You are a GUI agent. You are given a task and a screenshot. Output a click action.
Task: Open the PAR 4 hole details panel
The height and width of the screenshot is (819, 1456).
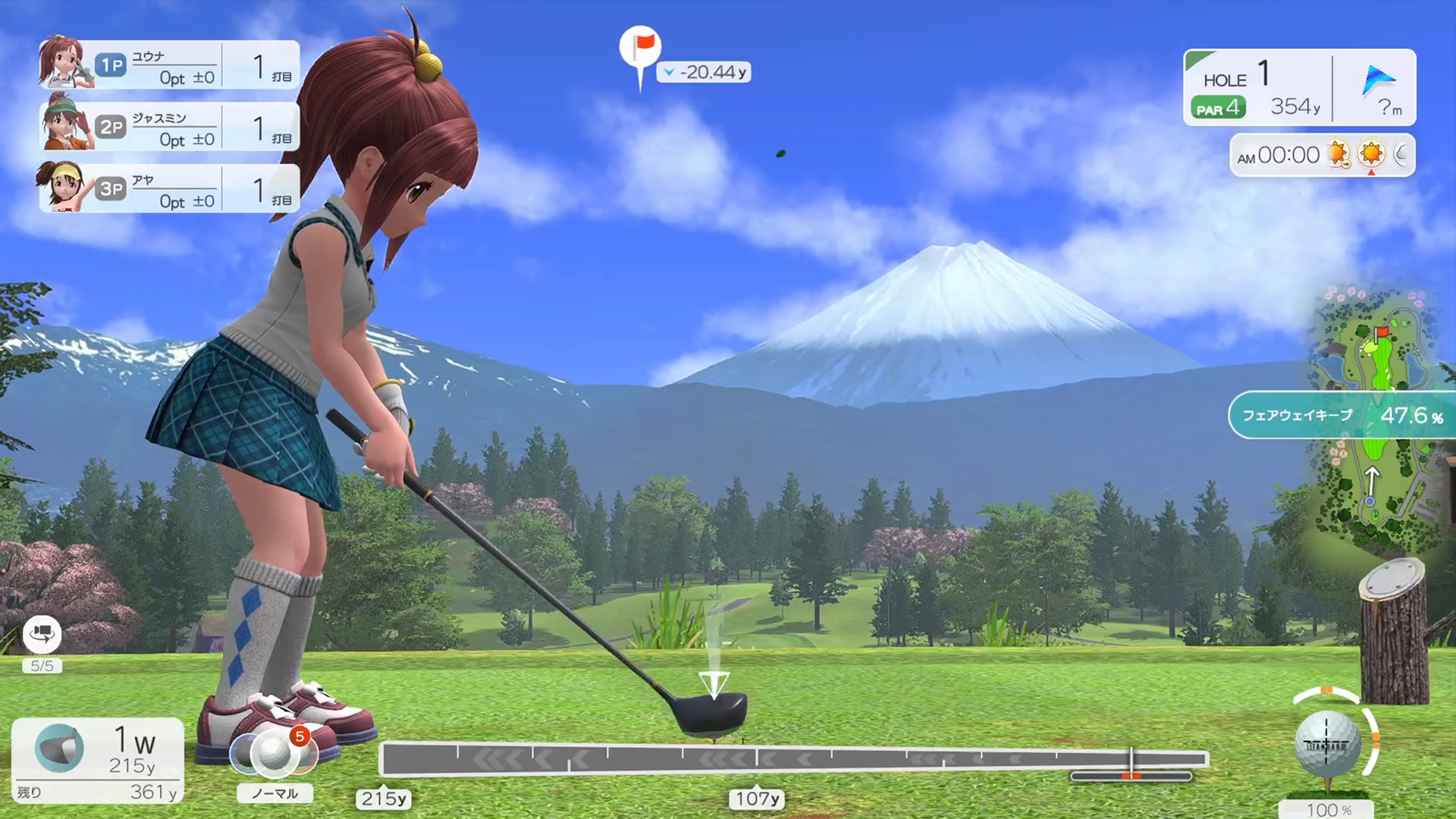(1219, 108)
